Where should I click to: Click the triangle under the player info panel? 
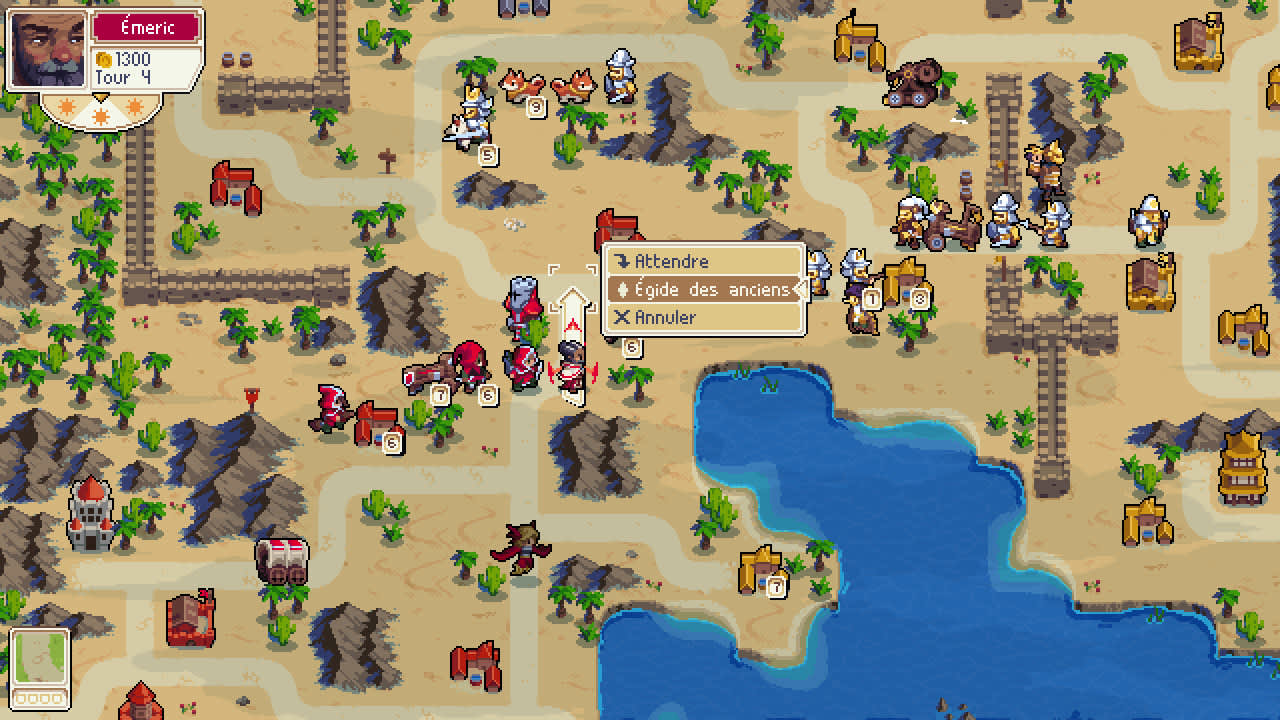click(x=100, y=96)
